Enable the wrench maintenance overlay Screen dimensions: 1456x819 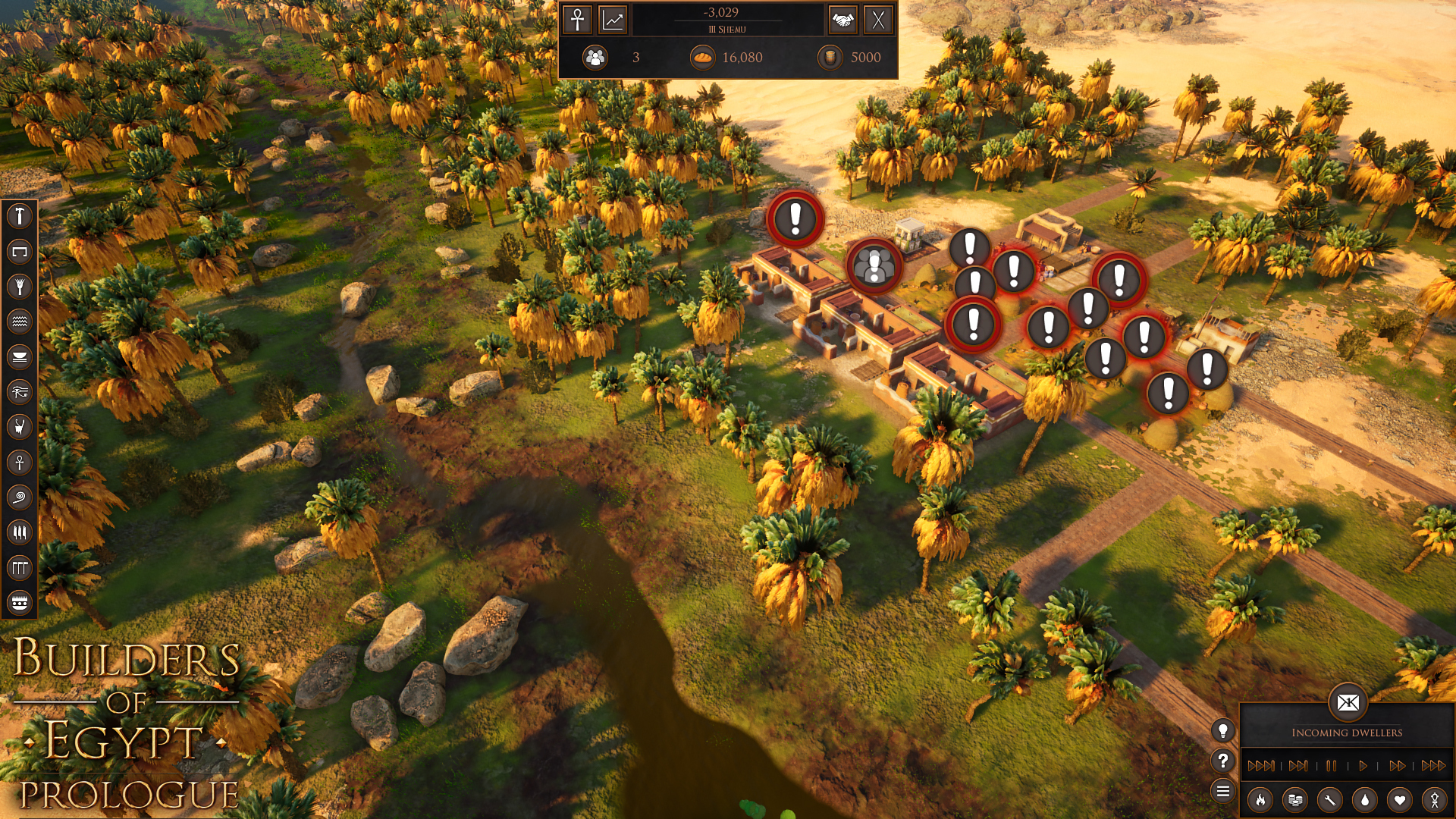(x=1329, y=801)
